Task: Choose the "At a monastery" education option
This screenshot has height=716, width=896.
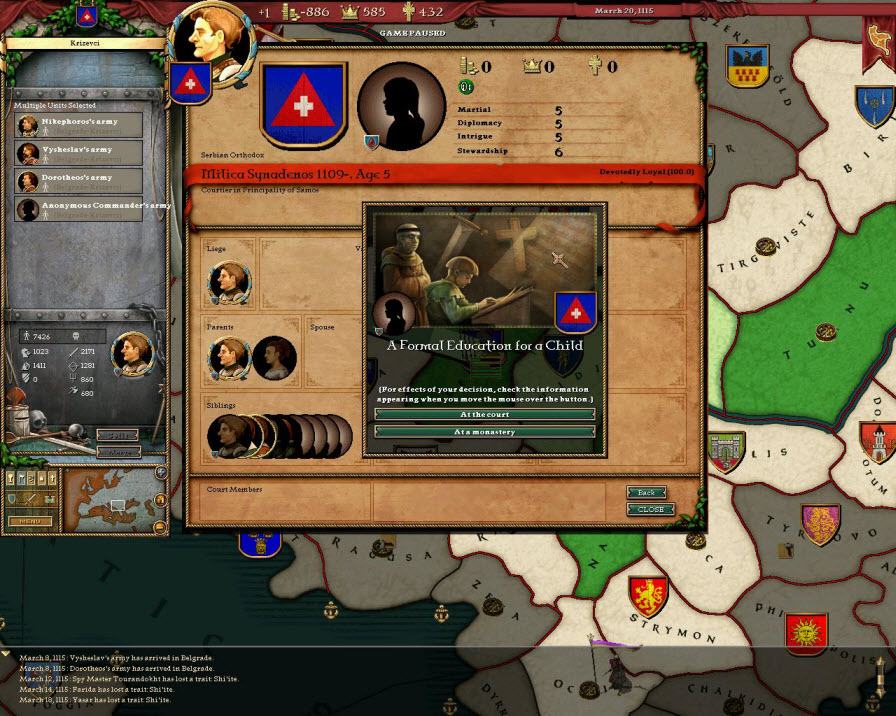Action: coord(484,432)
